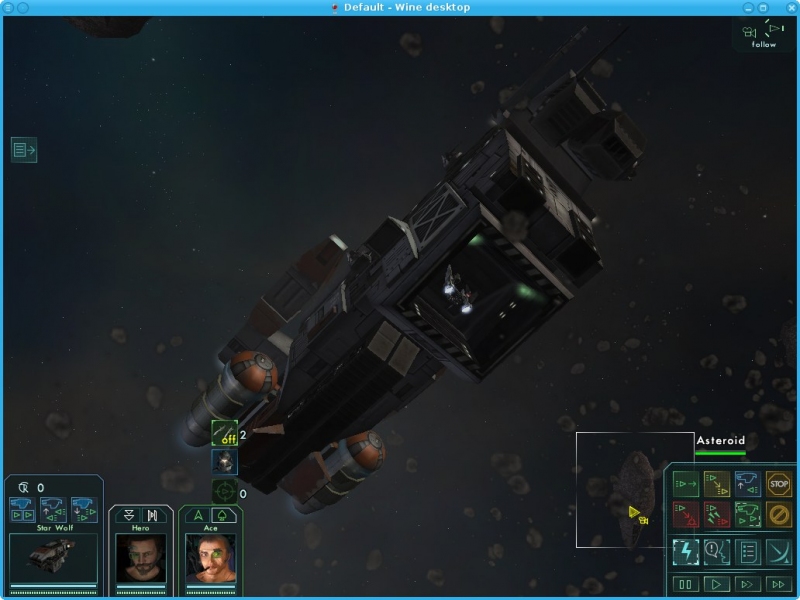Click the green crosshair target icon
This screenshot has height=600, width=800.
(x=224, y=491)
